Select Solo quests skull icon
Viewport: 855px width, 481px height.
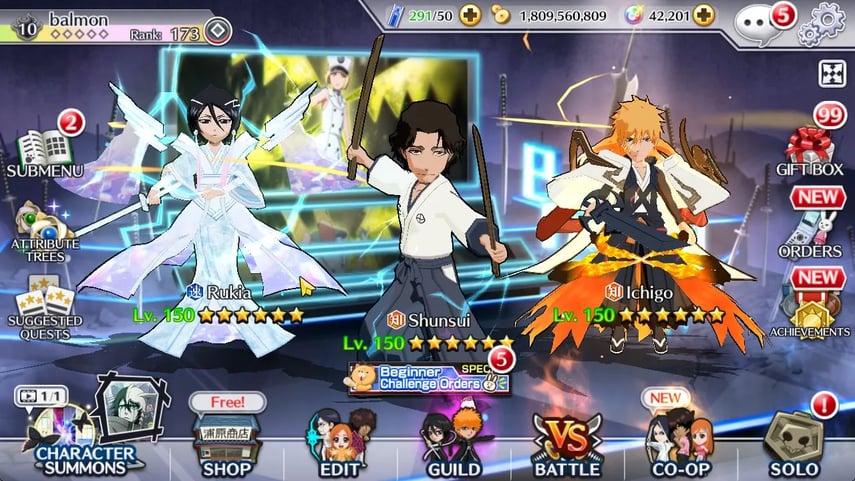(793, 440)
